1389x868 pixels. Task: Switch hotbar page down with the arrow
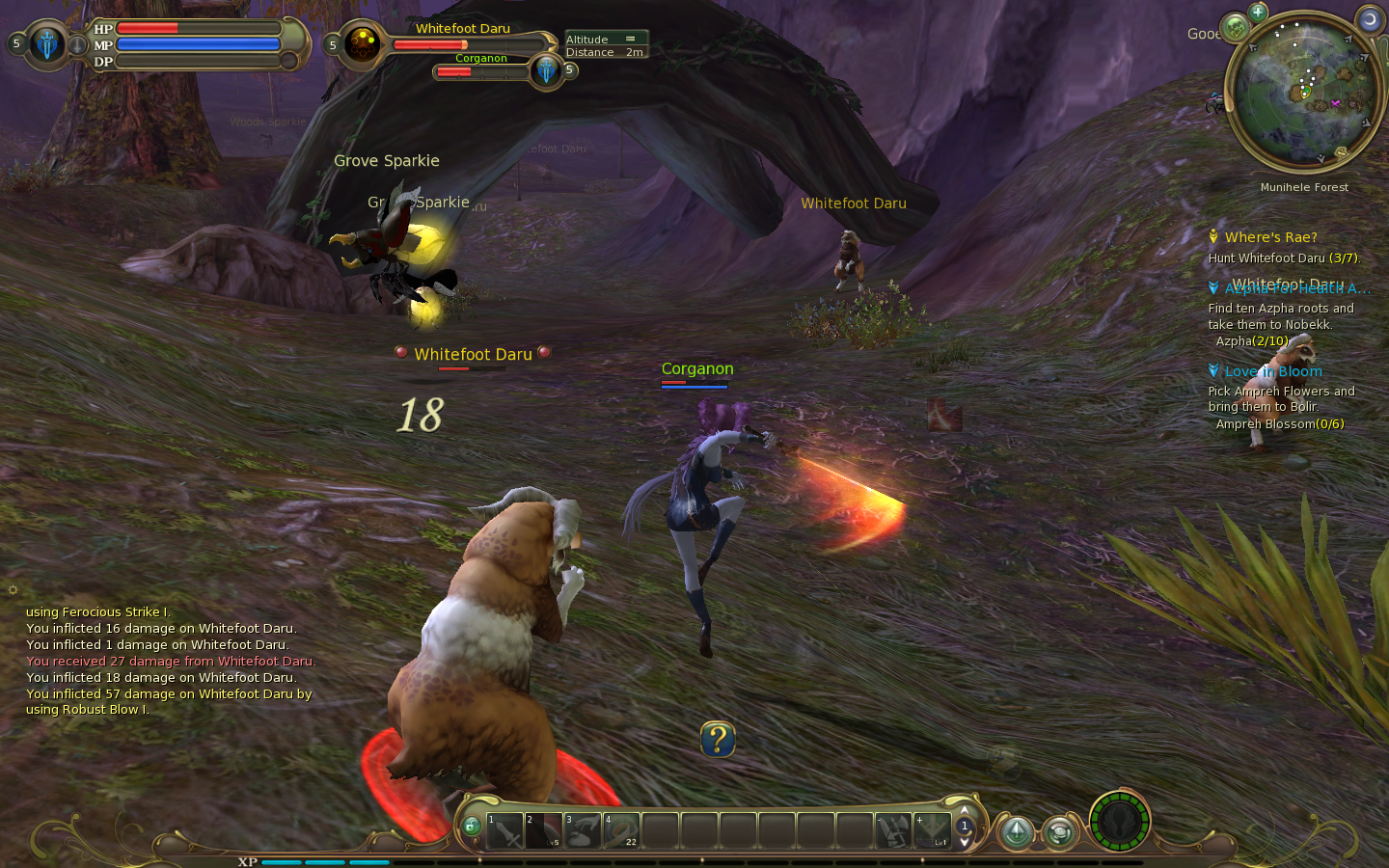point(964,843)
